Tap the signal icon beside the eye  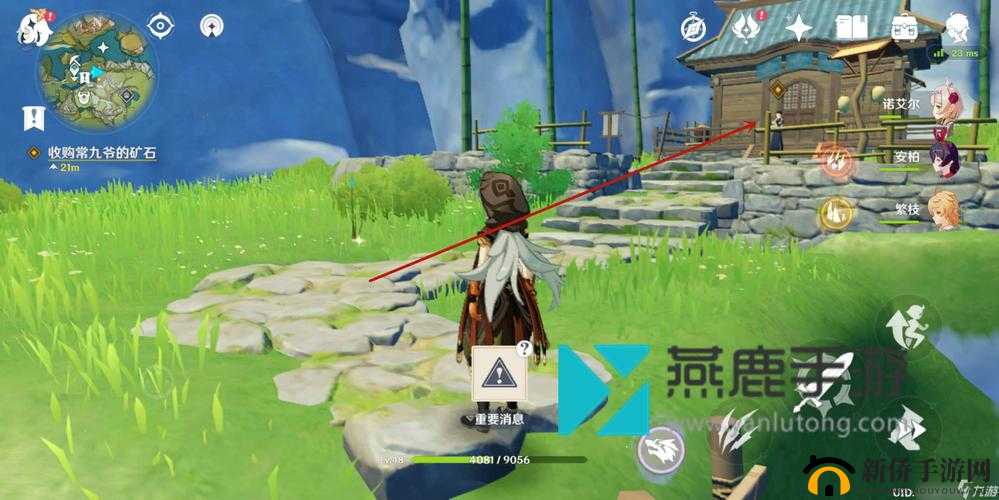click(211, 25)
